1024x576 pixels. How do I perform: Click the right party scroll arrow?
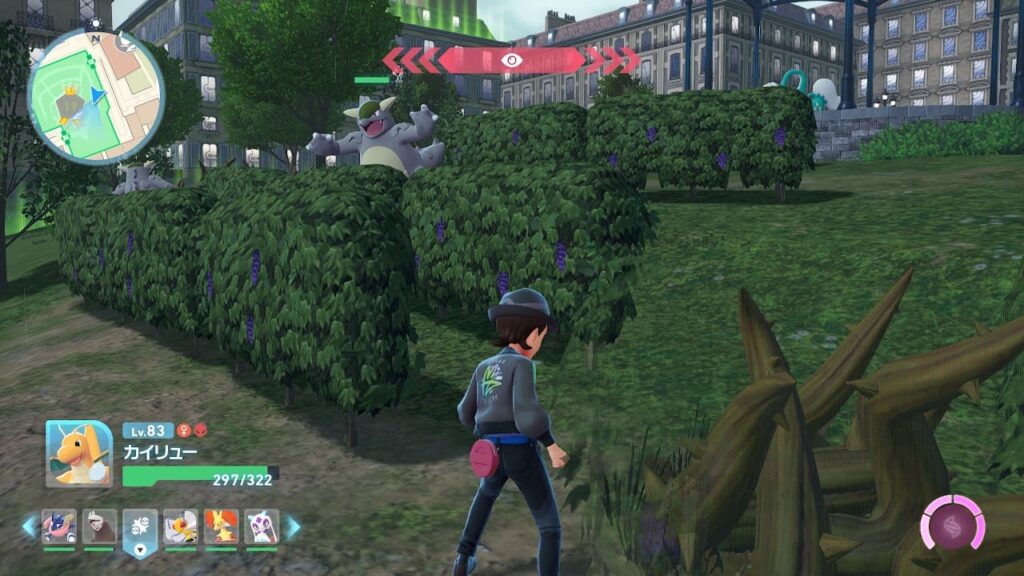point(292,526)
